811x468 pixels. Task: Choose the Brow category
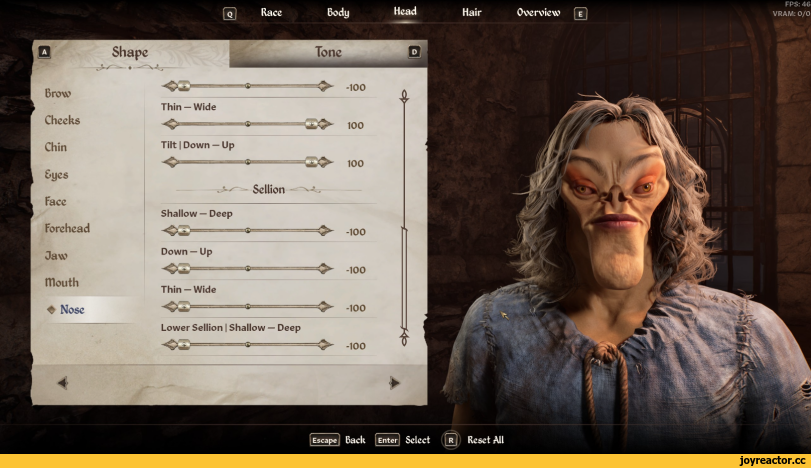57,93
